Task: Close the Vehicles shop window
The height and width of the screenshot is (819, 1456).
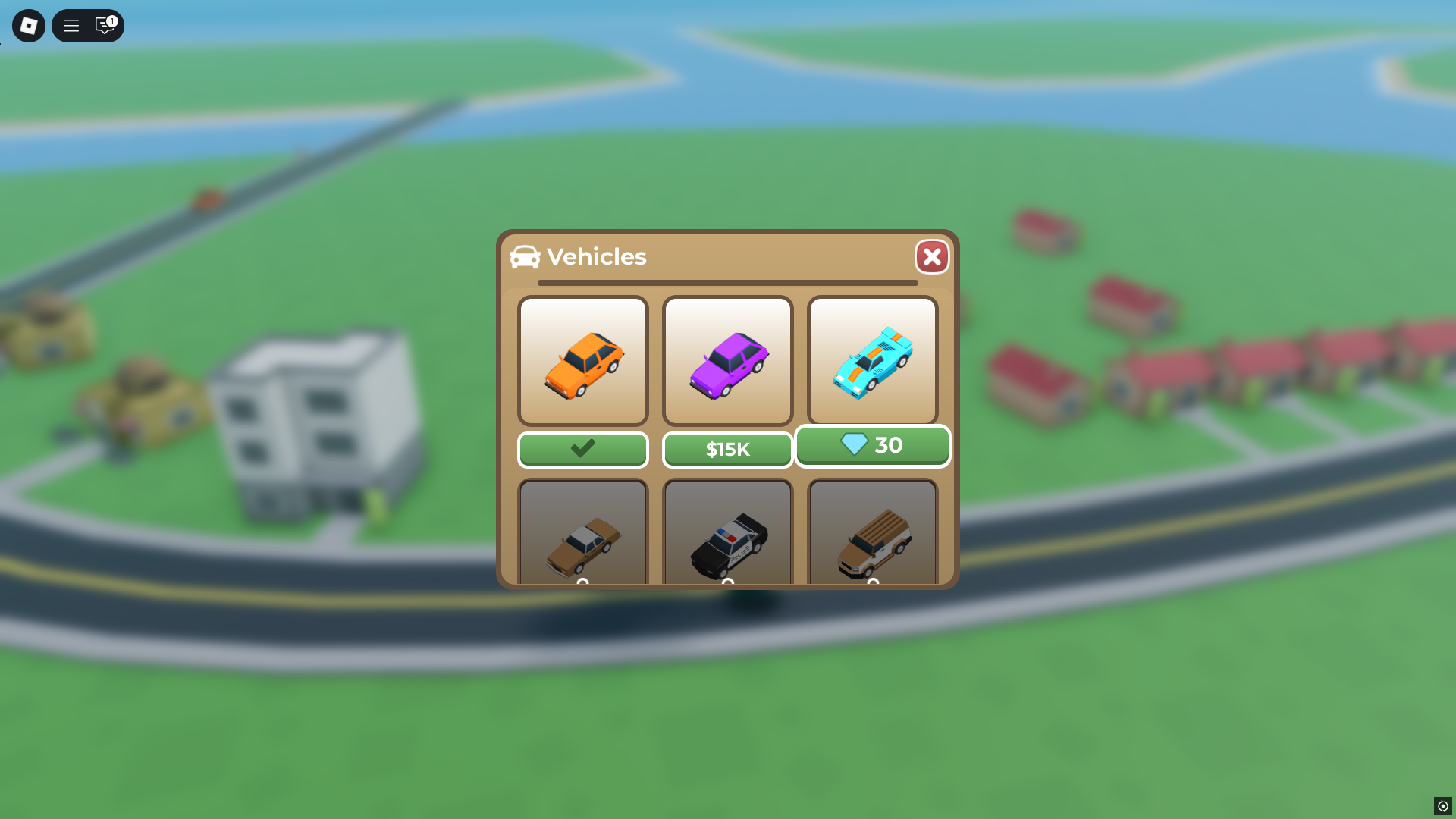Action: point(932,256)
